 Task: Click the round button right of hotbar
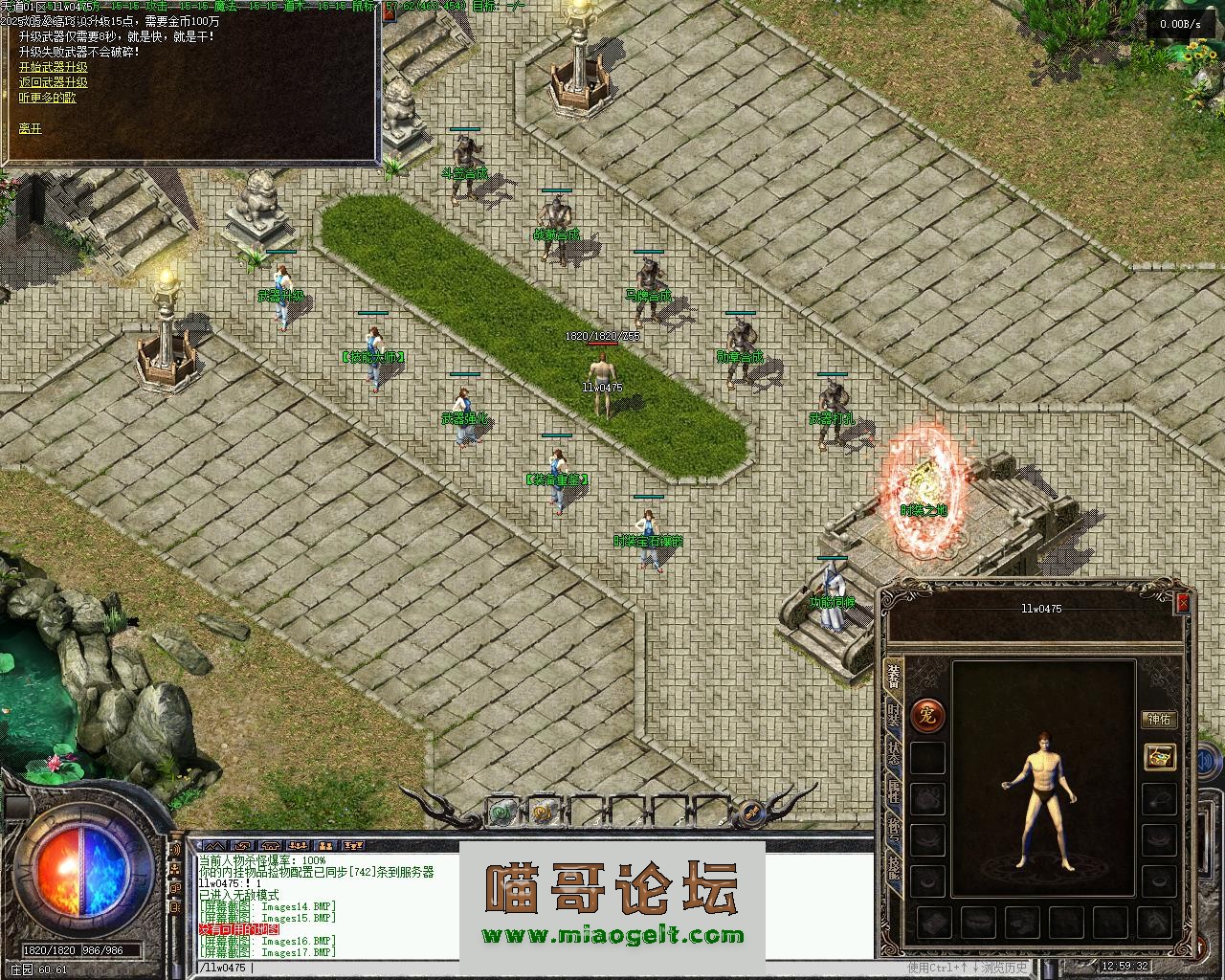click(x=753, y=812)
